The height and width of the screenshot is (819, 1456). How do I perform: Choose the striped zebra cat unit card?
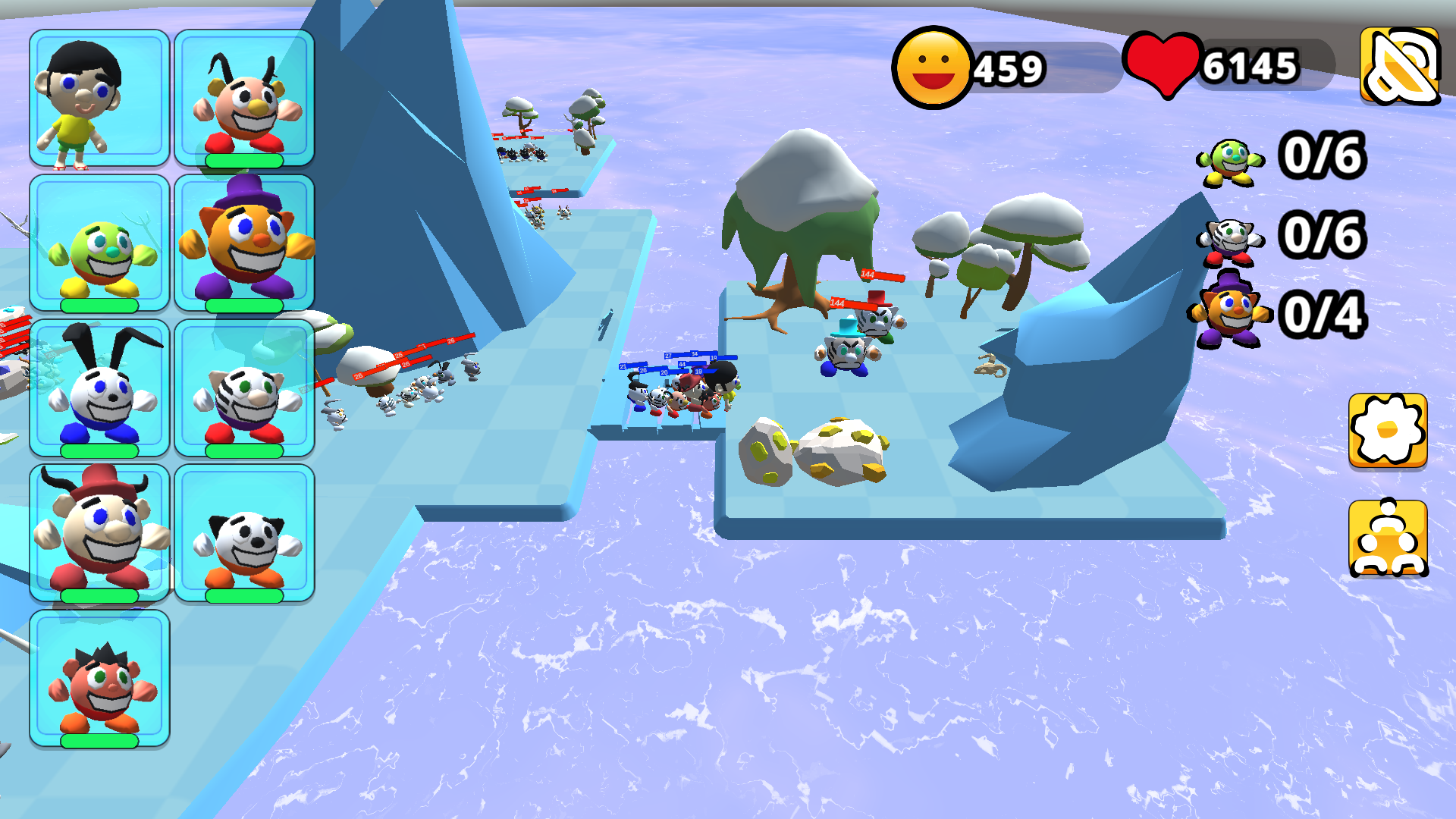244,388
